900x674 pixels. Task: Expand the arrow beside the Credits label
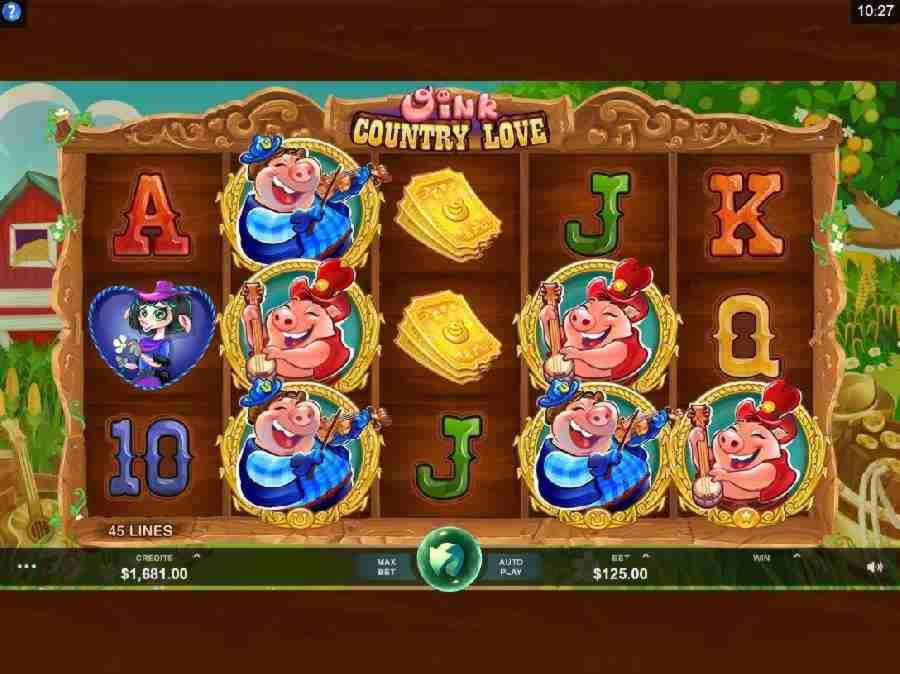click(x=196, y=557)
